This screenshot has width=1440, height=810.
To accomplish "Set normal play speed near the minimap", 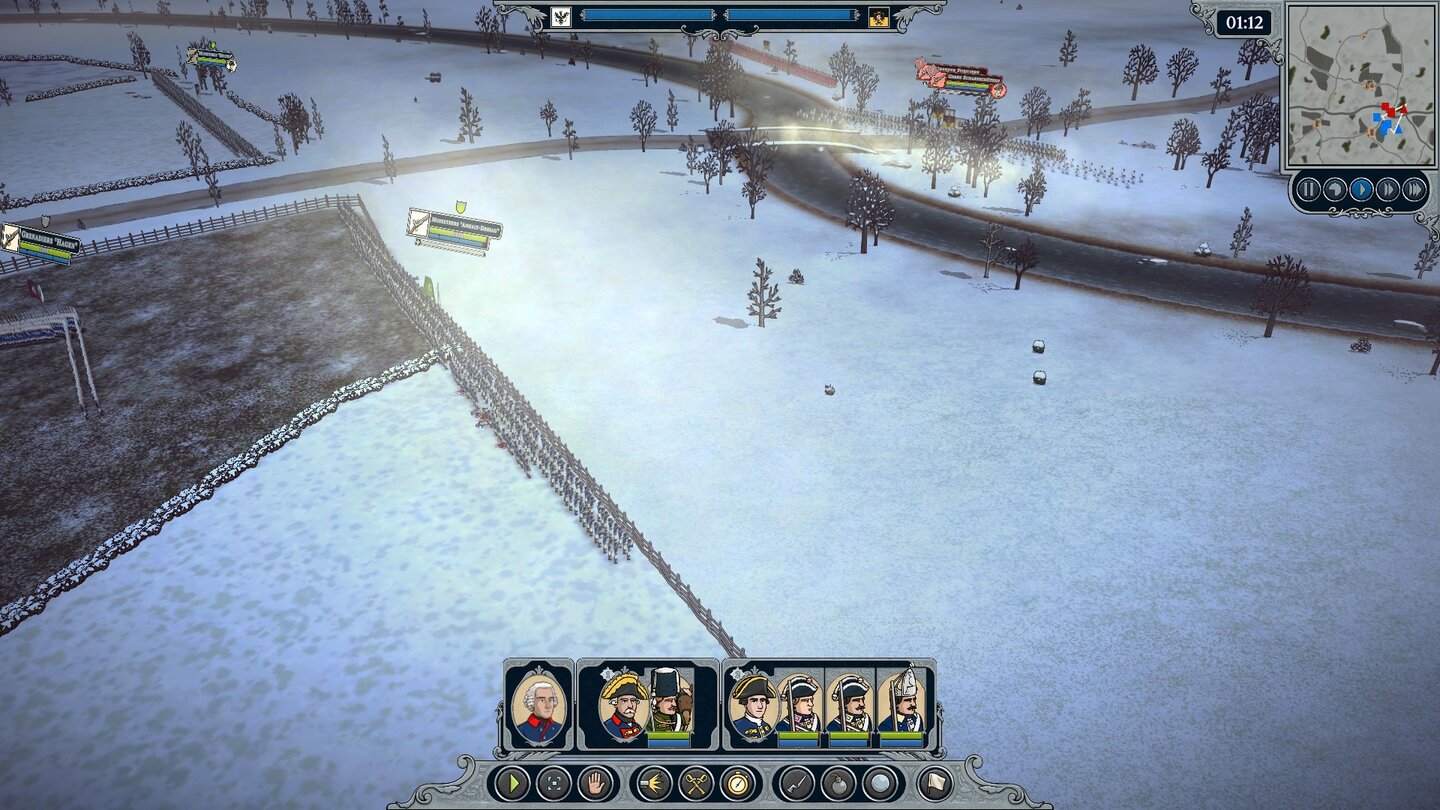I will 1361,189.
